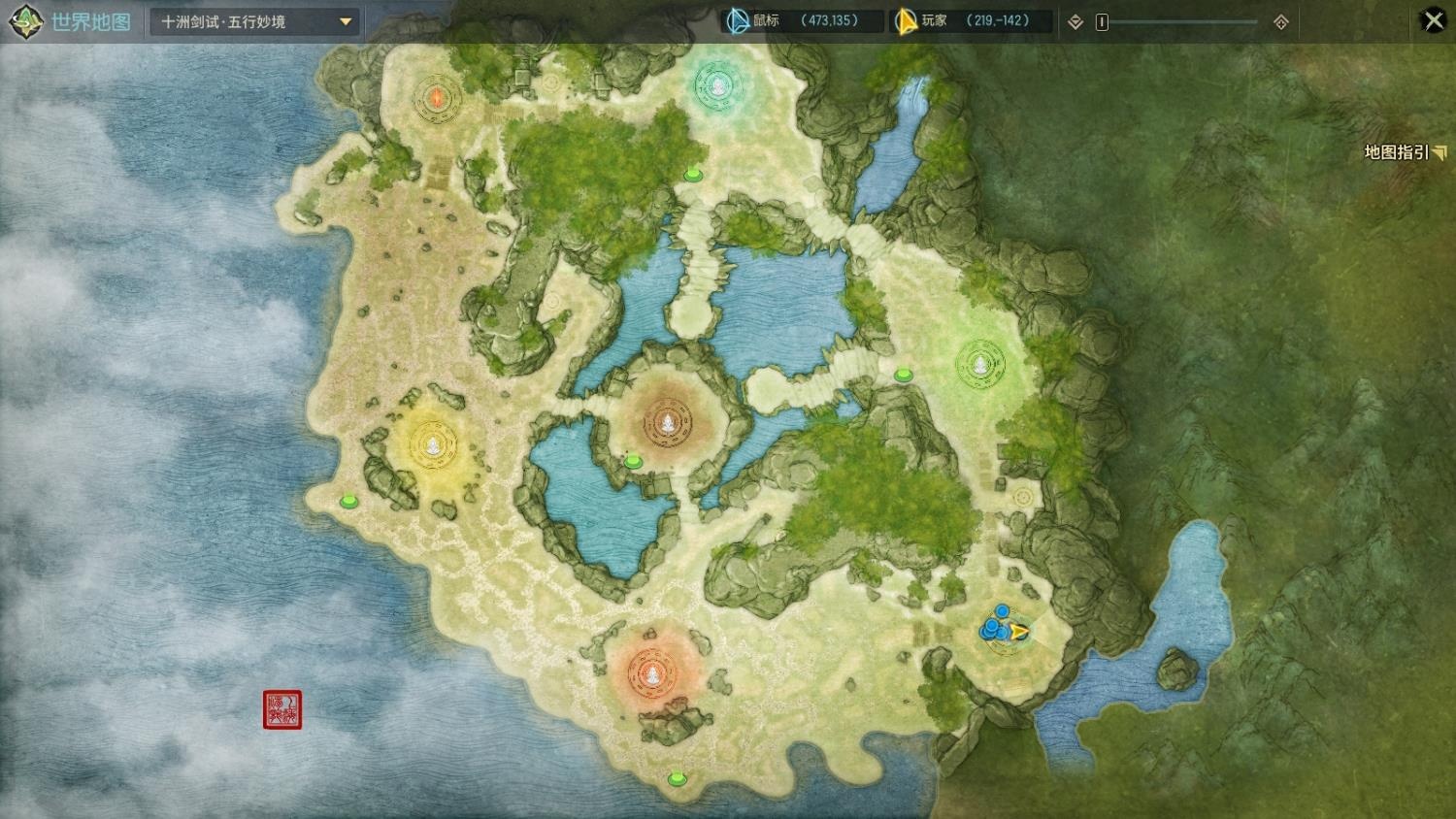Select the red-orange altar marker on the map
This screenshot has width=1456, height=819.
pyautogui.click(x=653, y=671)
